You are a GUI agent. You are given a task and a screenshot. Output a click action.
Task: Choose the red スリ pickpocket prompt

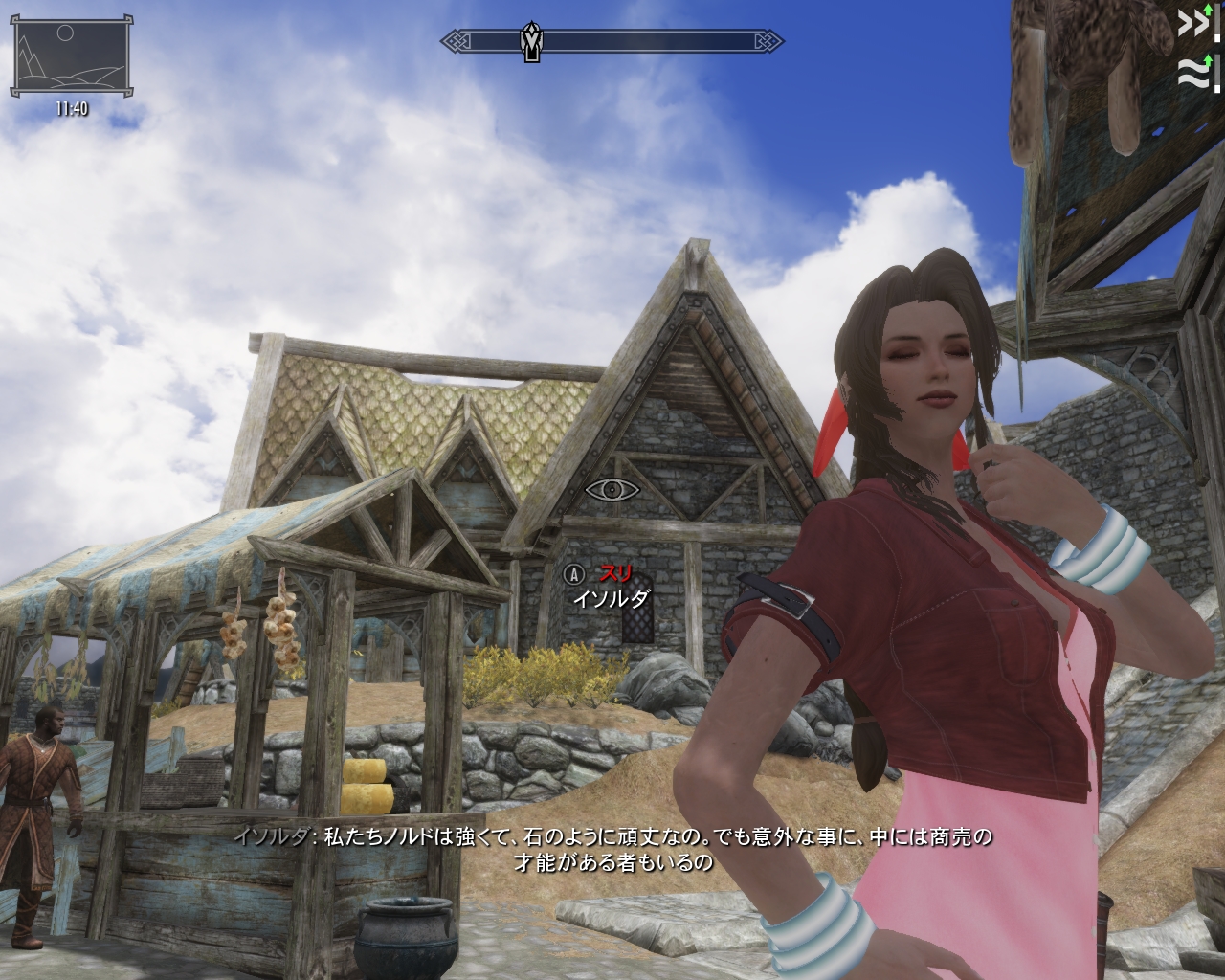click(615, 574)
